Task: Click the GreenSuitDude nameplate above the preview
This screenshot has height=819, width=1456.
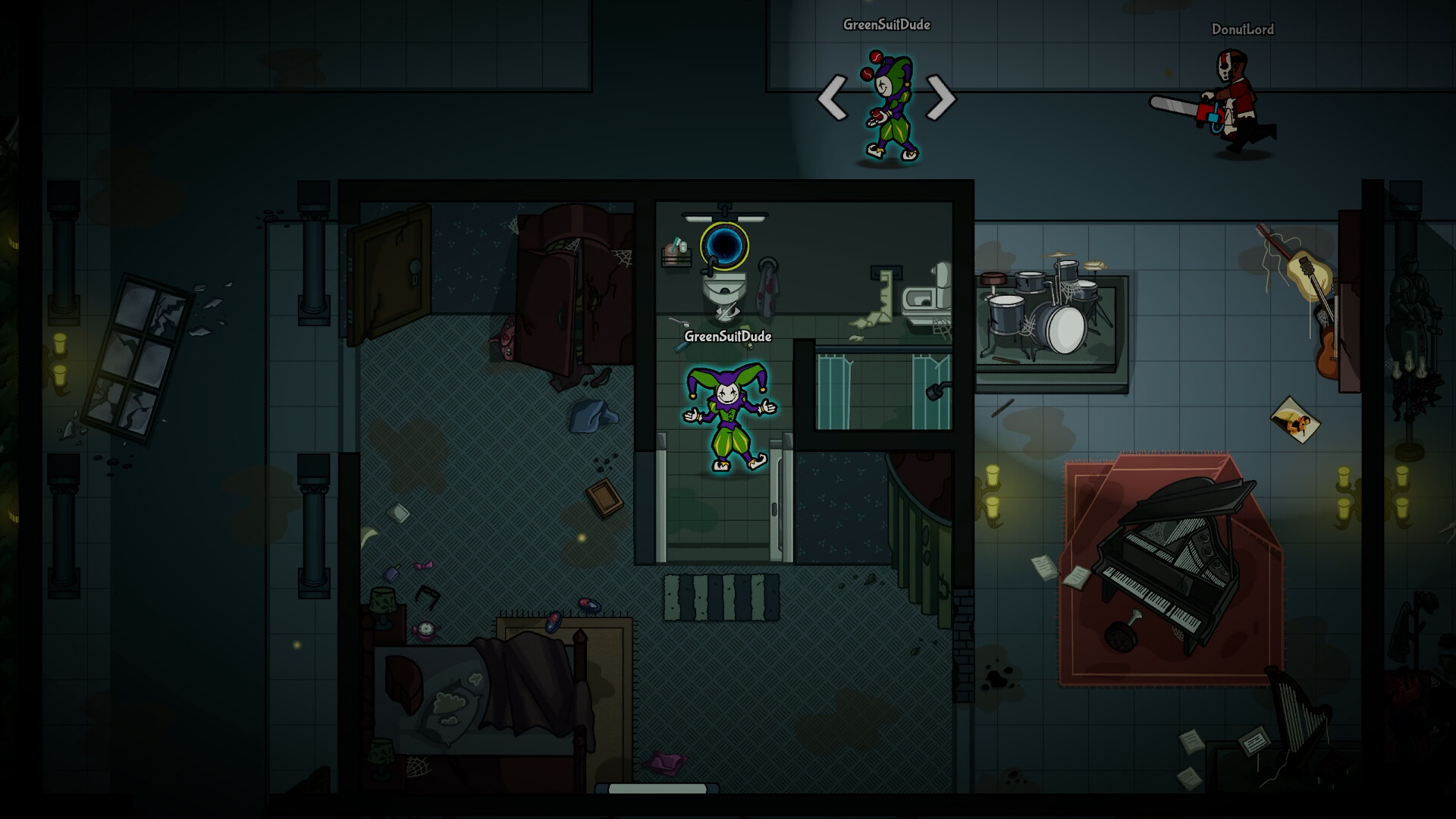Action: (x=887, y=25)
